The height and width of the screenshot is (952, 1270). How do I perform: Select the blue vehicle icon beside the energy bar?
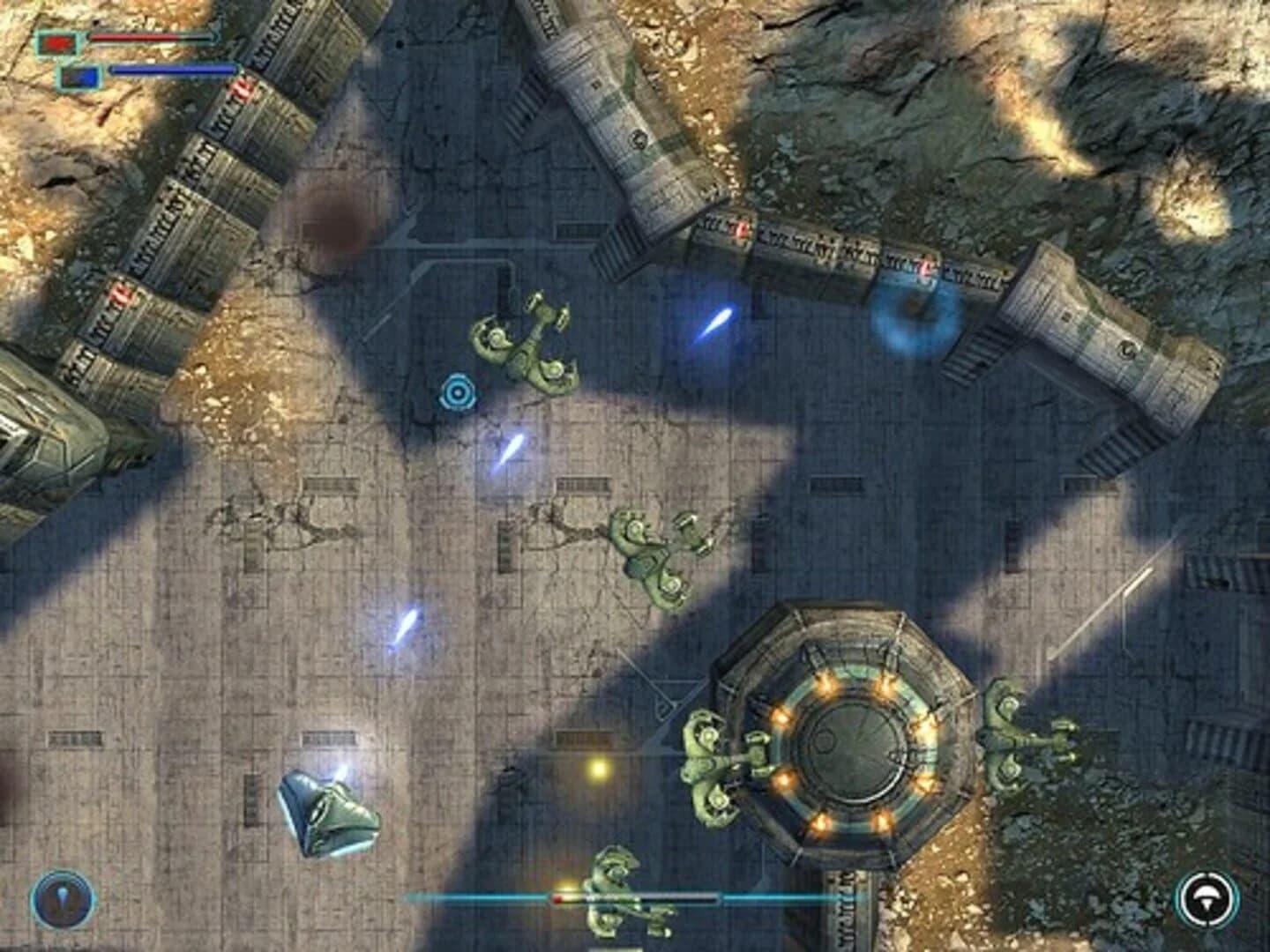point(78,74)
